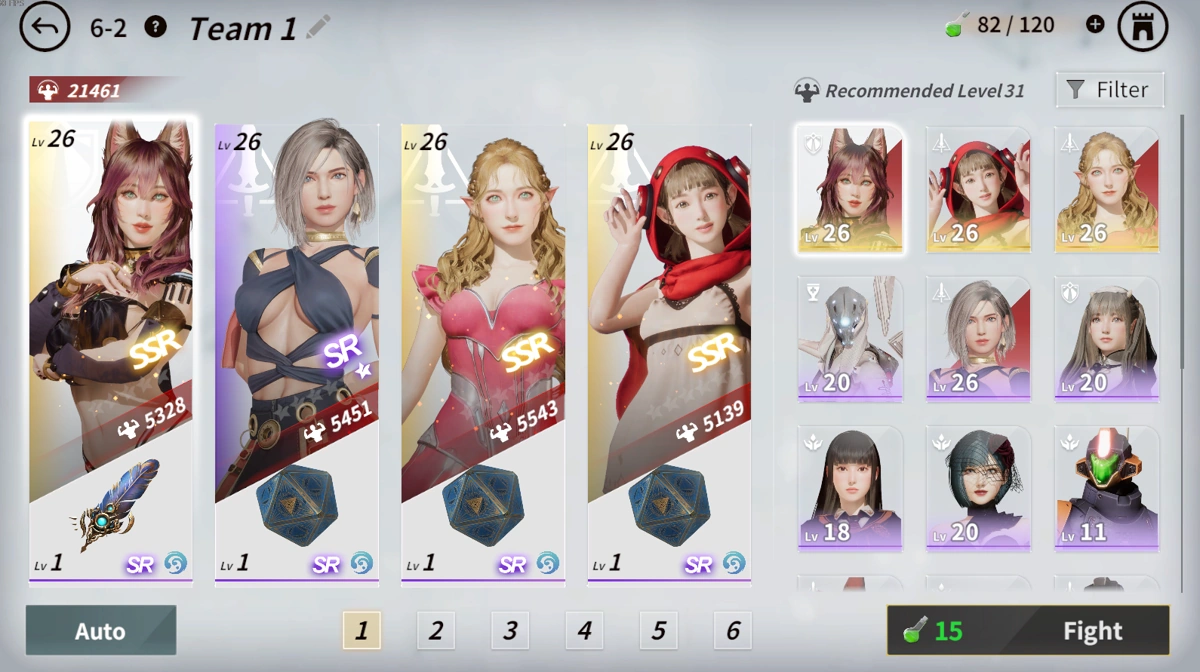Go back with the arrow button
The image size is (1200, 672).
(x=45, y=27)
